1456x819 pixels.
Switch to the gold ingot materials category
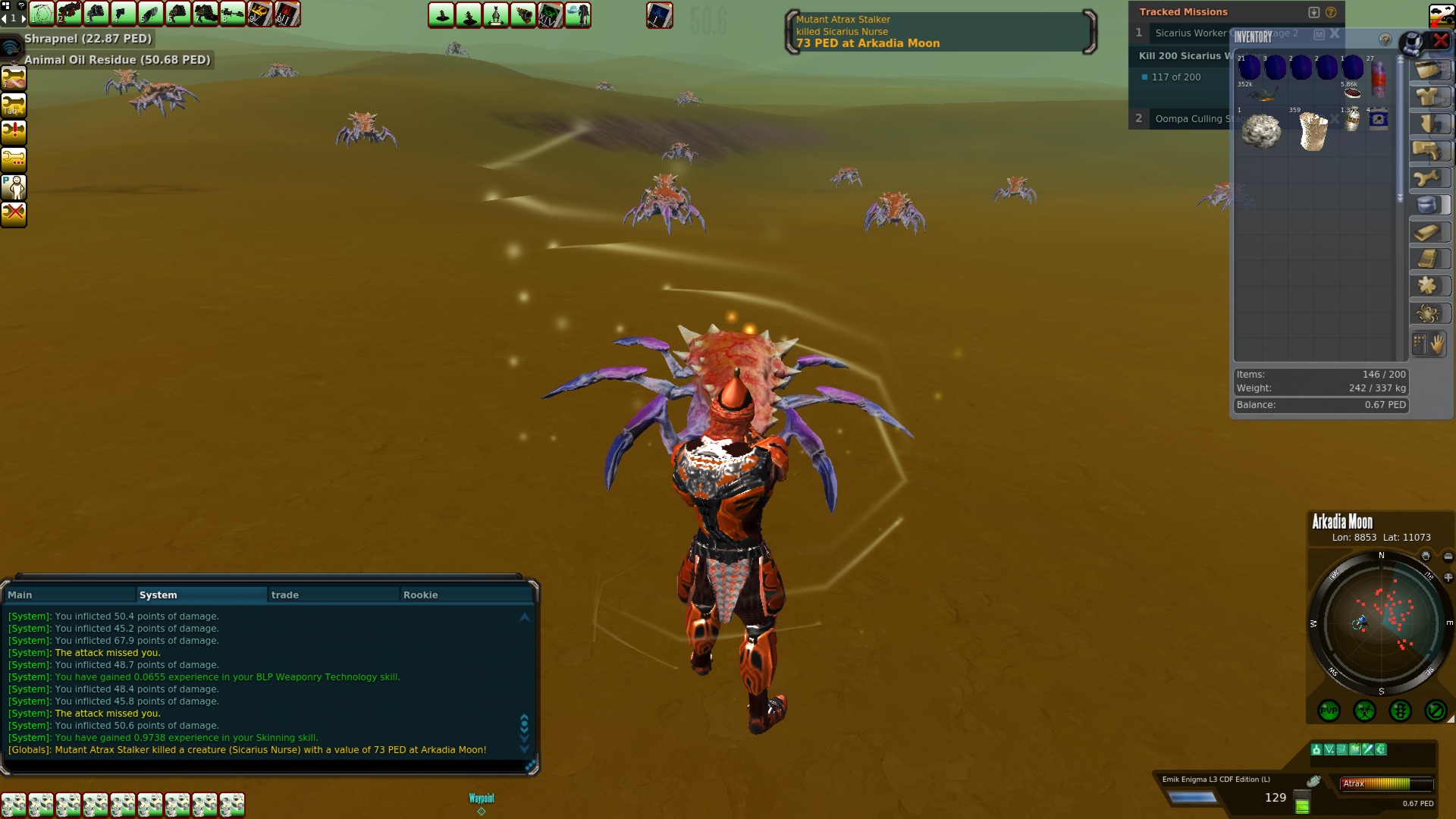click(x=1429, y=232)
